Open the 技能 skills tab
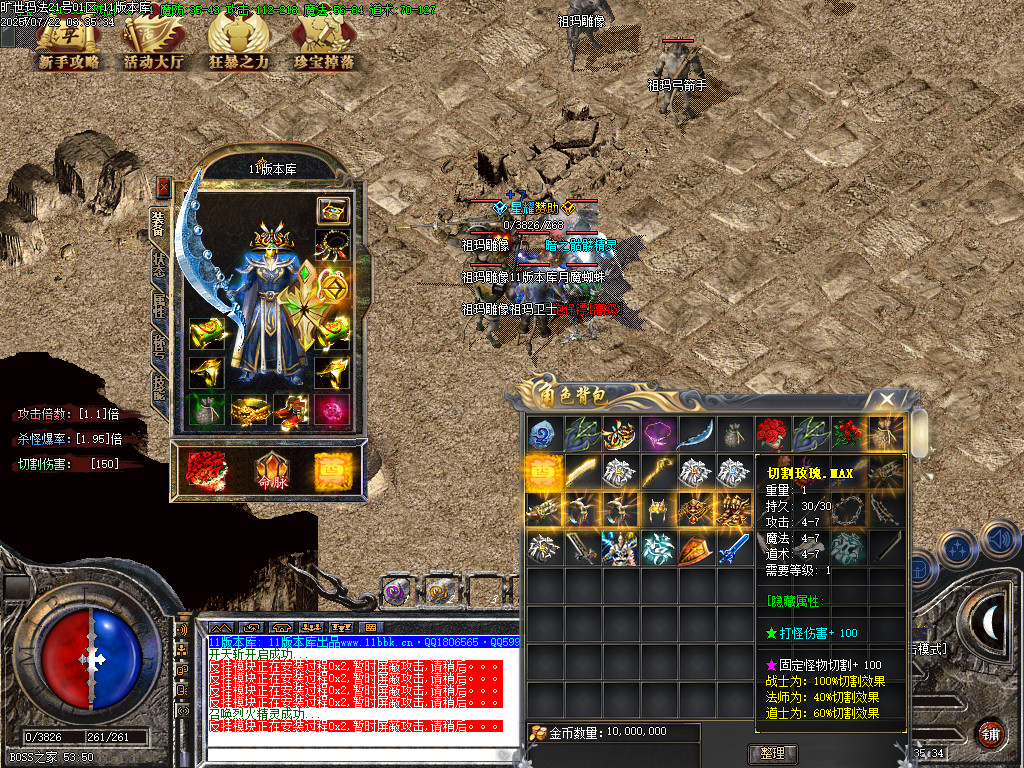 click(160, 387)
